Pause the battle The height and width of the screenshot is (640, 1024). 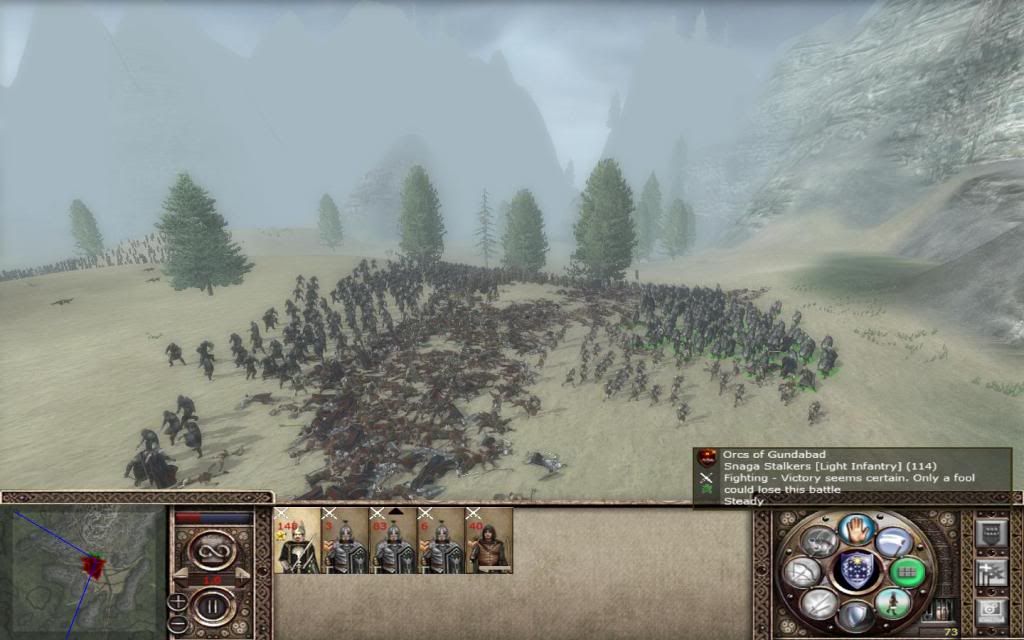coord(213,606)
